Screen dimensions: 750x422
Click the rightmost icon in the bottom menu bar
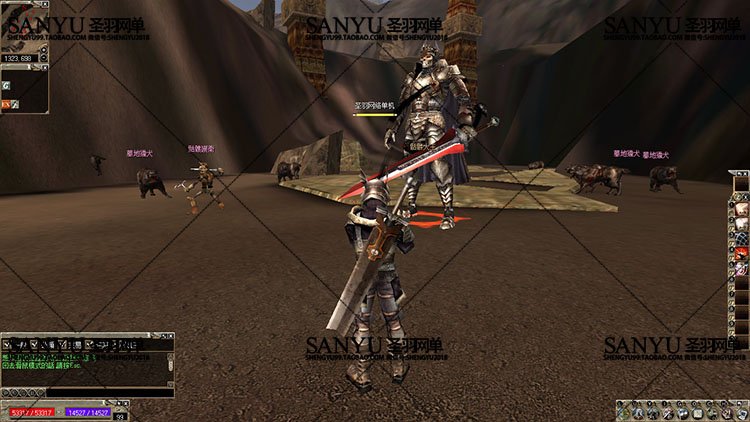tap(742, 411)
